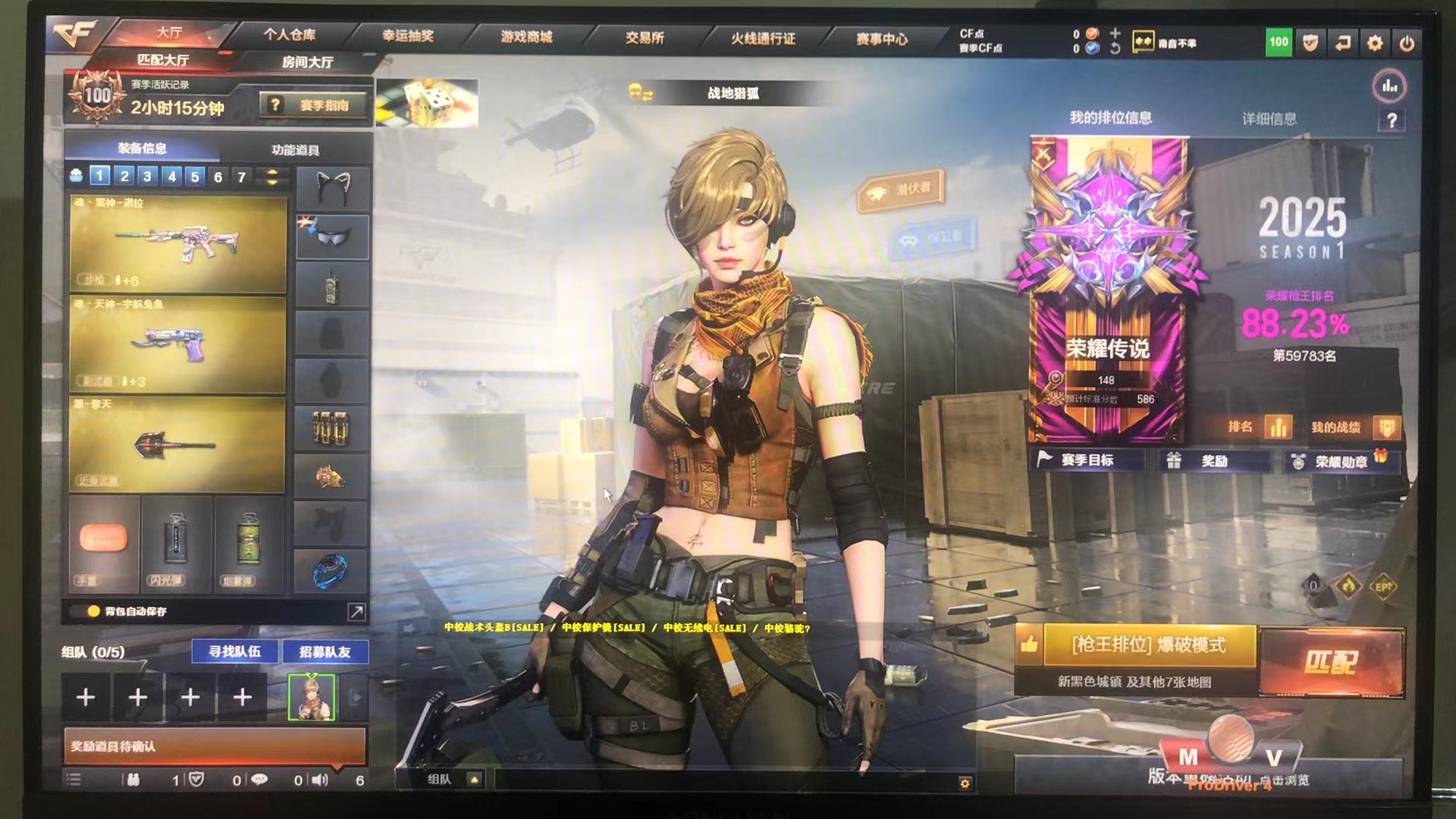Screen dimensions: 1456x819
Task: Start matchmaking with 匹配 button
Action: [1331, 662]
